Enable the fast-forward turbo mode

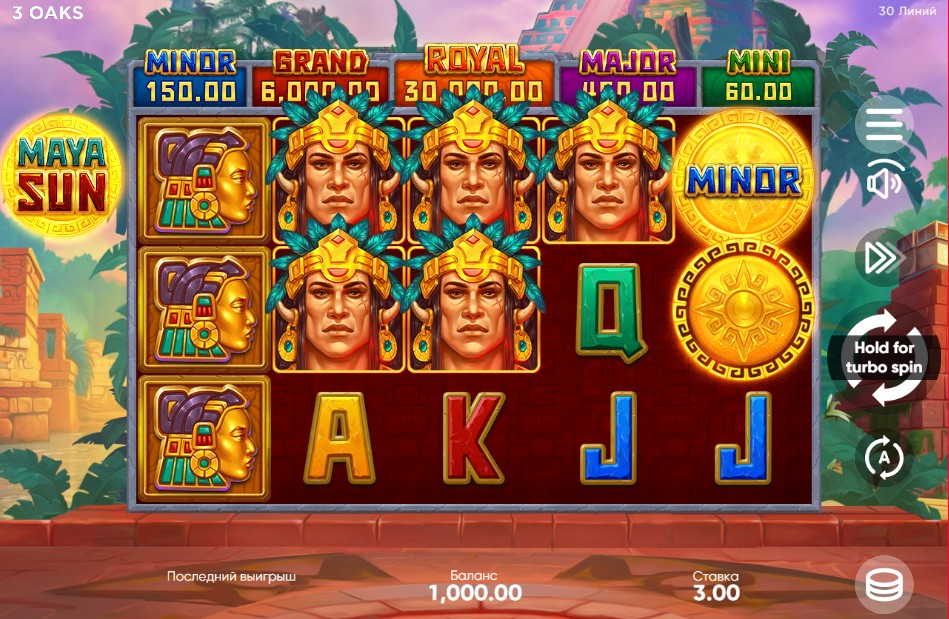[883, 258]
